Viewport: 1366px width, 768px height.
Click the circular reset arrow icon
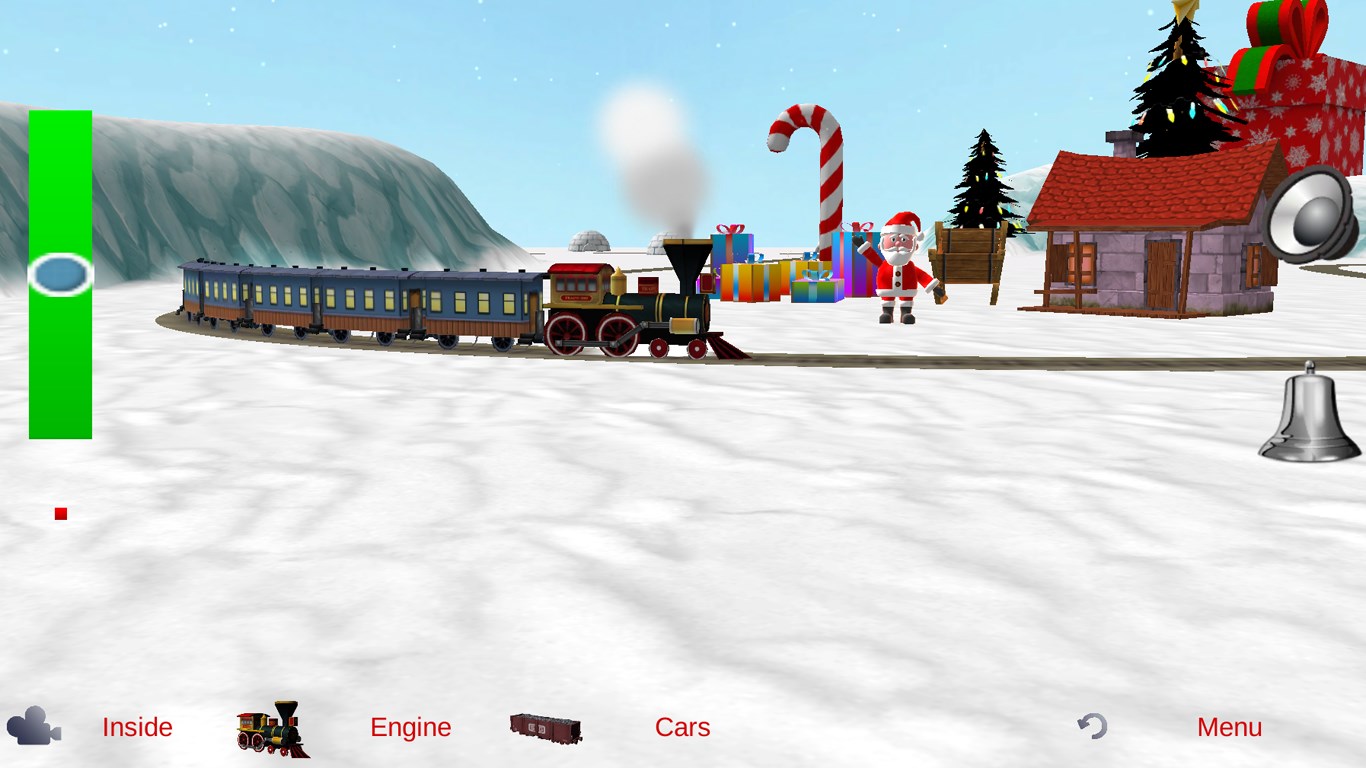pos(1092,726)
